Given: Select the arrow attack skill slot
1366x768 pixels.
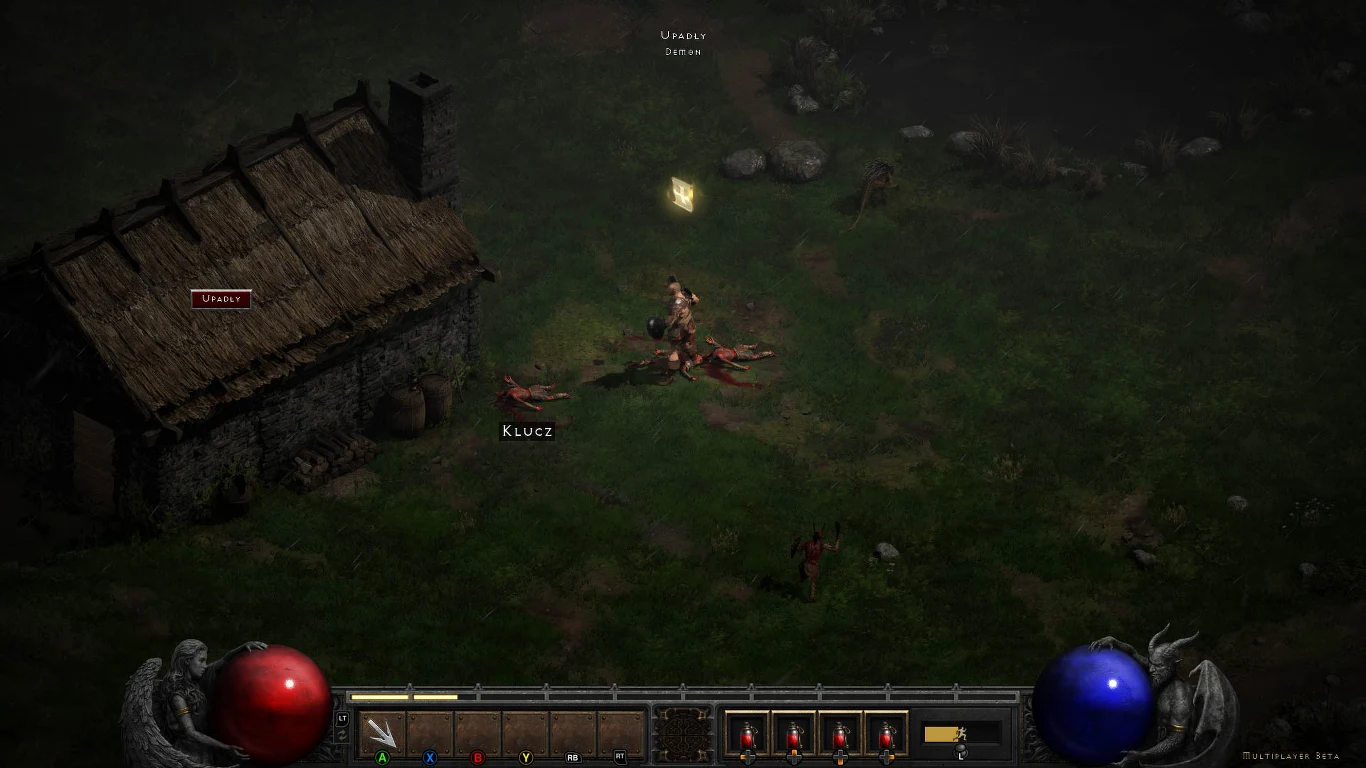Looking at the screenshot, I should (382, 733).
